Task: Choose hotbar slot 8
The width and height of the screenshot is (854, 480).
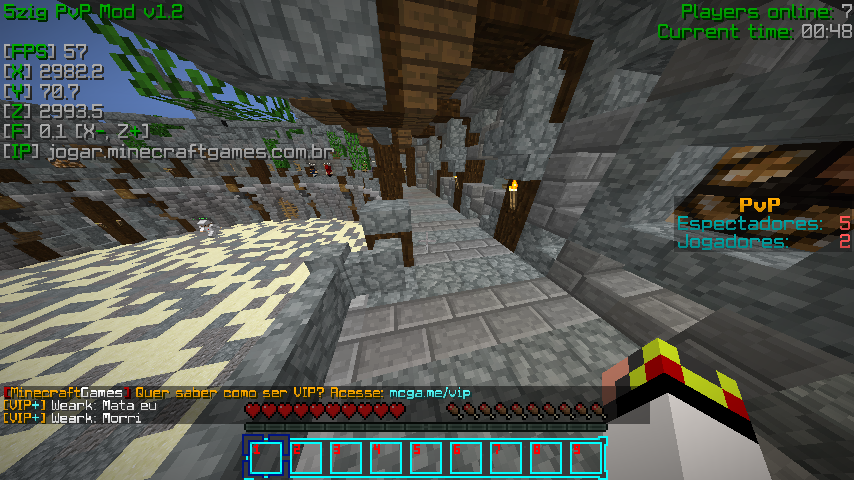Action: pos(546,457)
